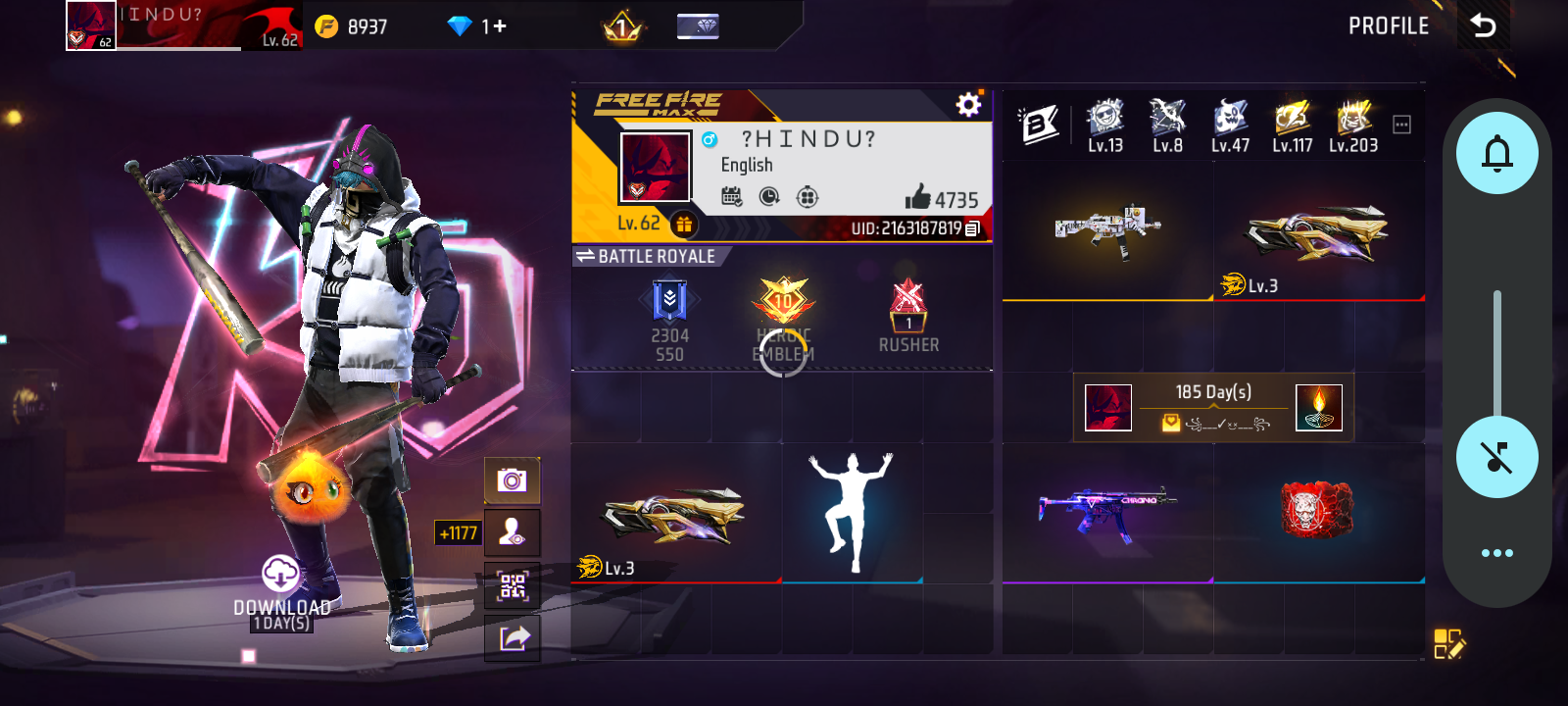Inspect the purple neon SMG skin

pyautogui.click(x=1107, y=512)
